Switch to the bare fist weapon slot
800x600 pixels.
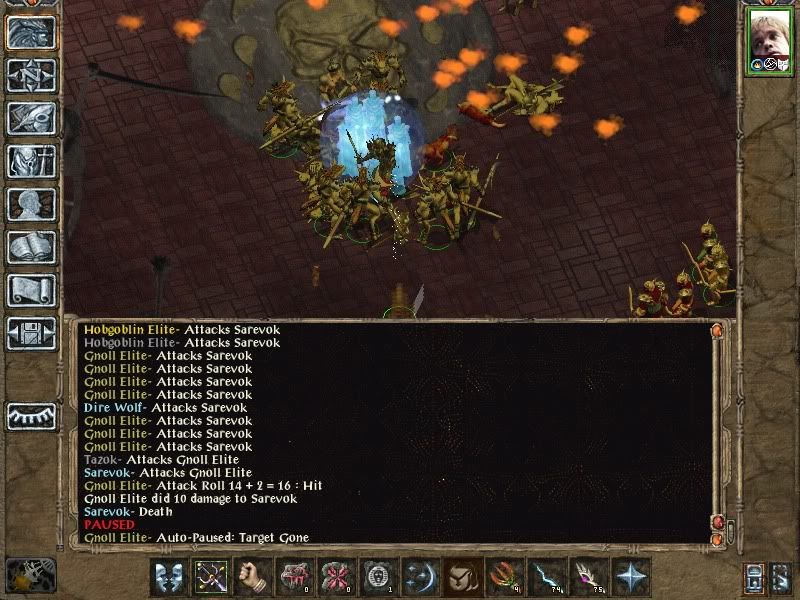coord(254,577)
